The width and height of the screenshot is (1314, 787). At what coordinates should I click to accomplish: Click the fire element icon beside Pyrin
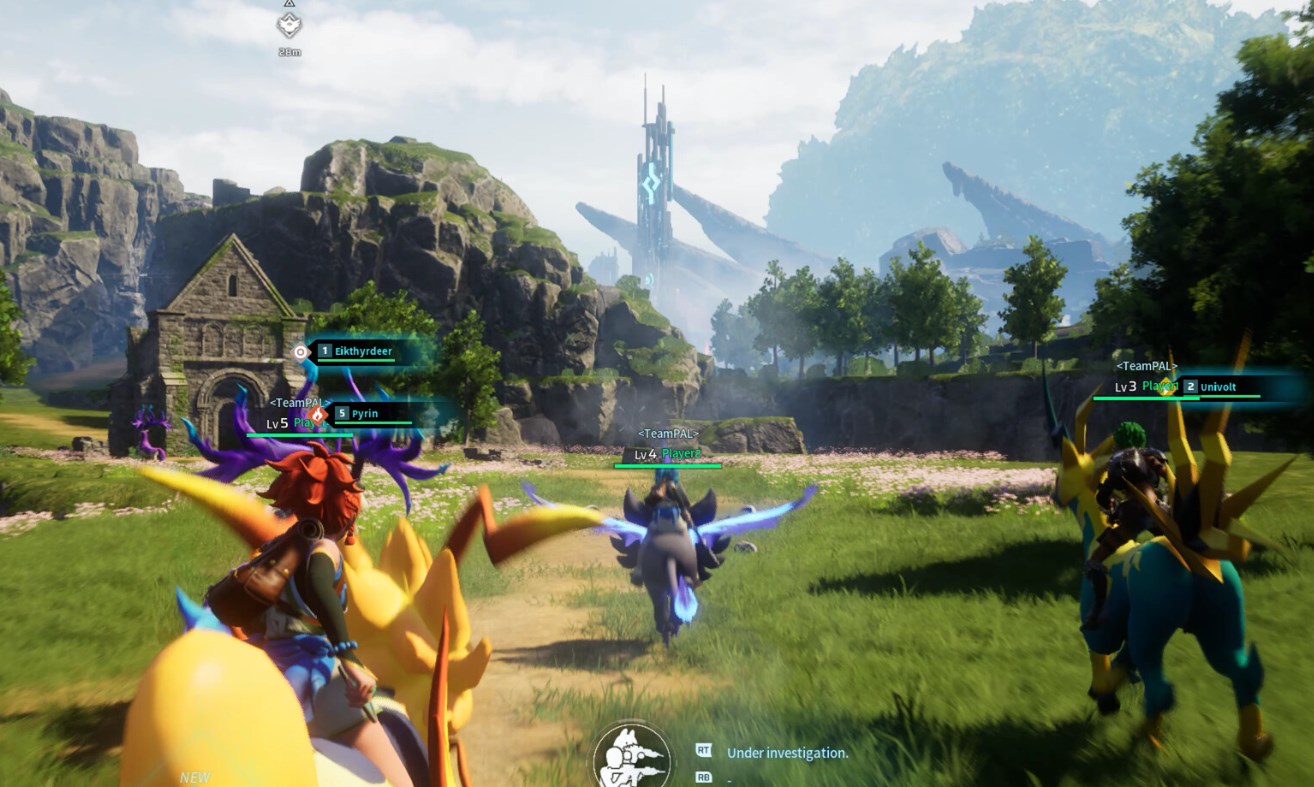pos(318,413)
